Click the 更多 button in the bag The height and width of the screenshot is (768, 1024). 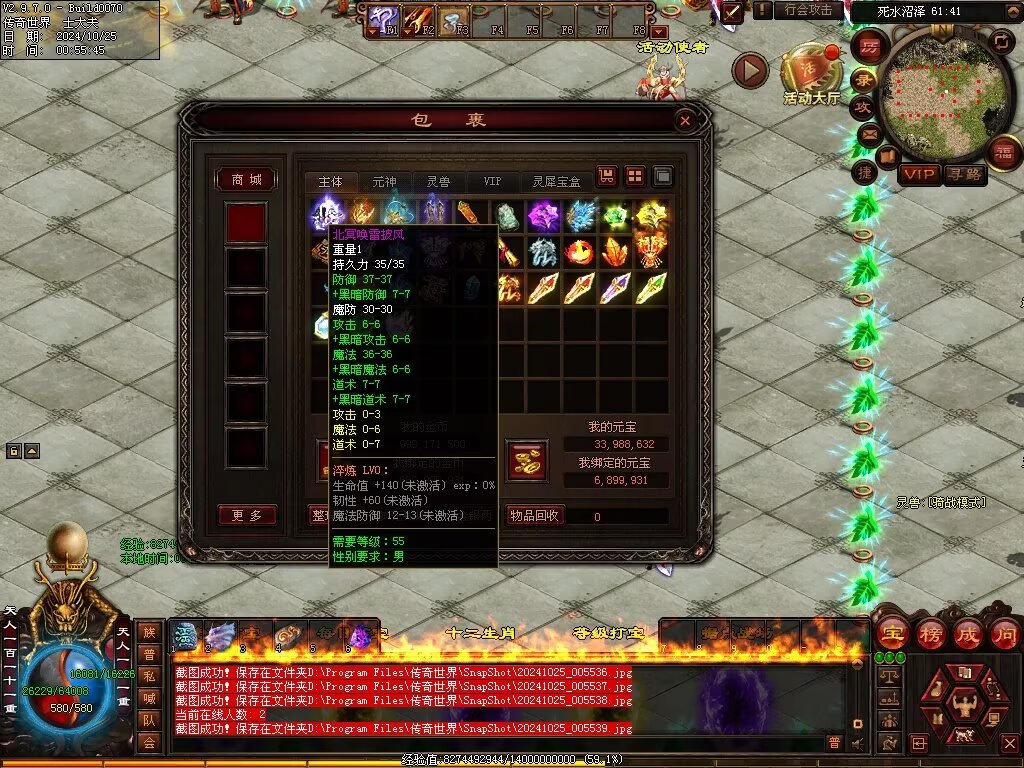[x=246, y=516]
